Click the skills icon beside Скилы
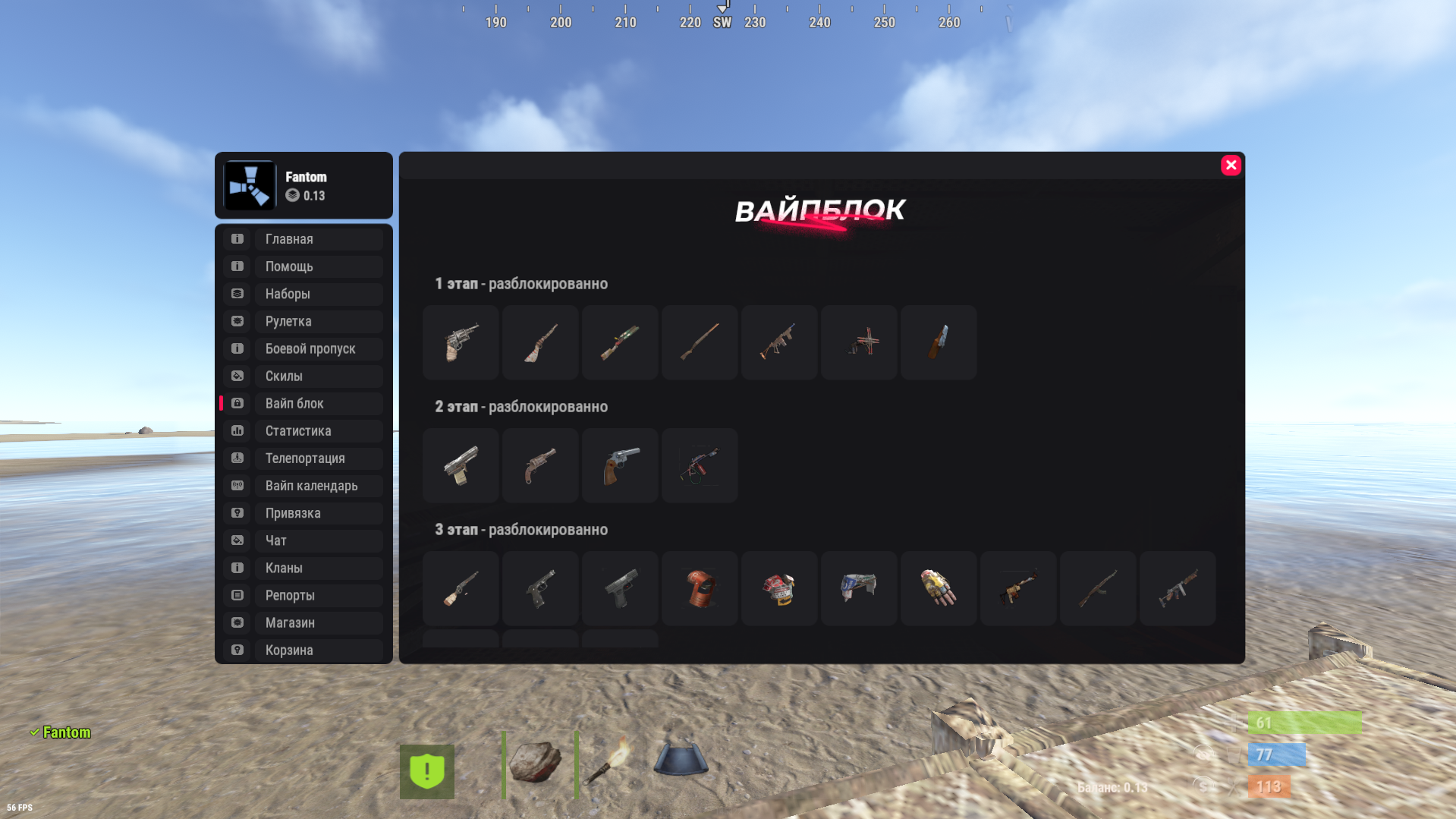 [237, 376]
